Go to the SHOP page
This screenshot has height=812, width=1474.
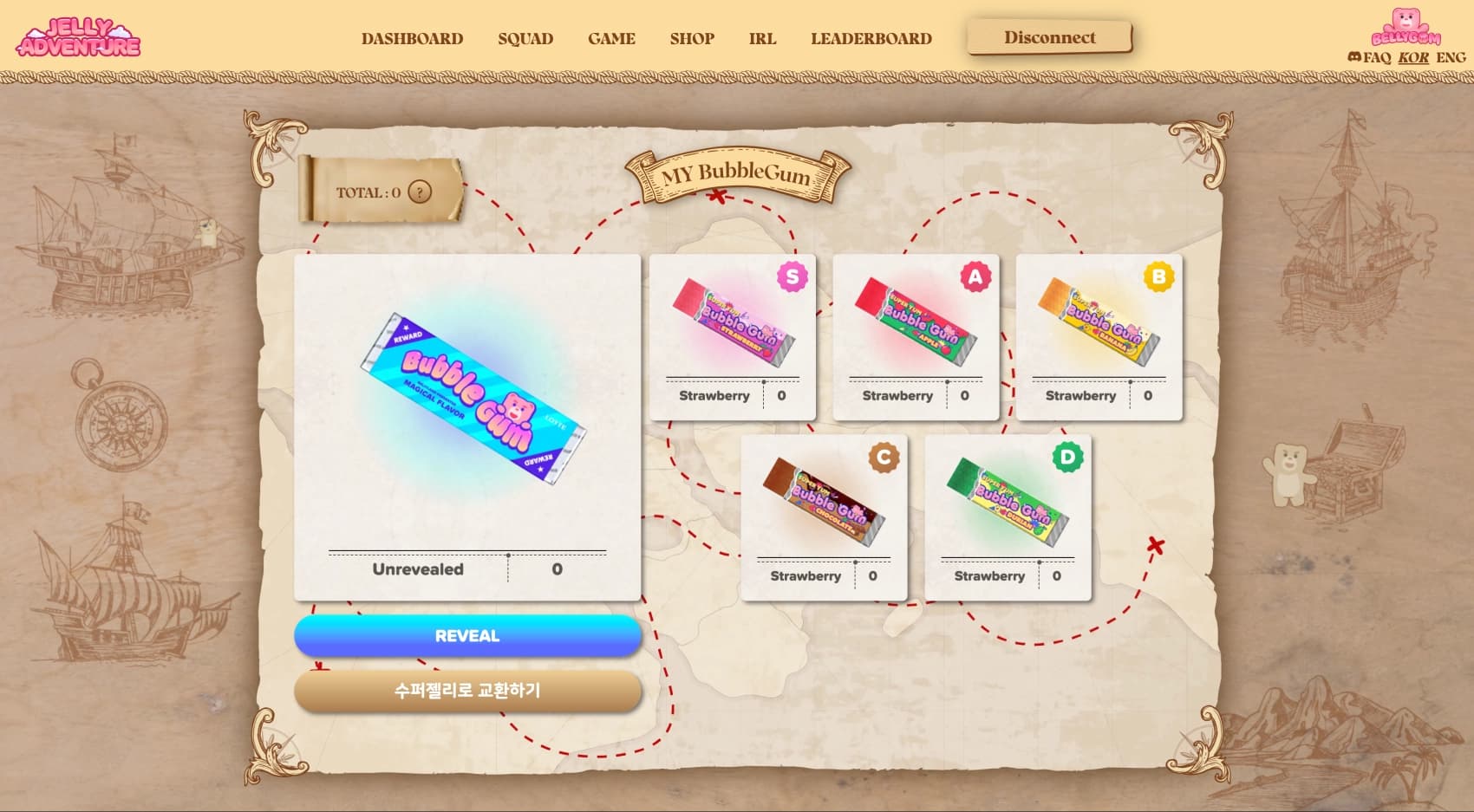691,38
